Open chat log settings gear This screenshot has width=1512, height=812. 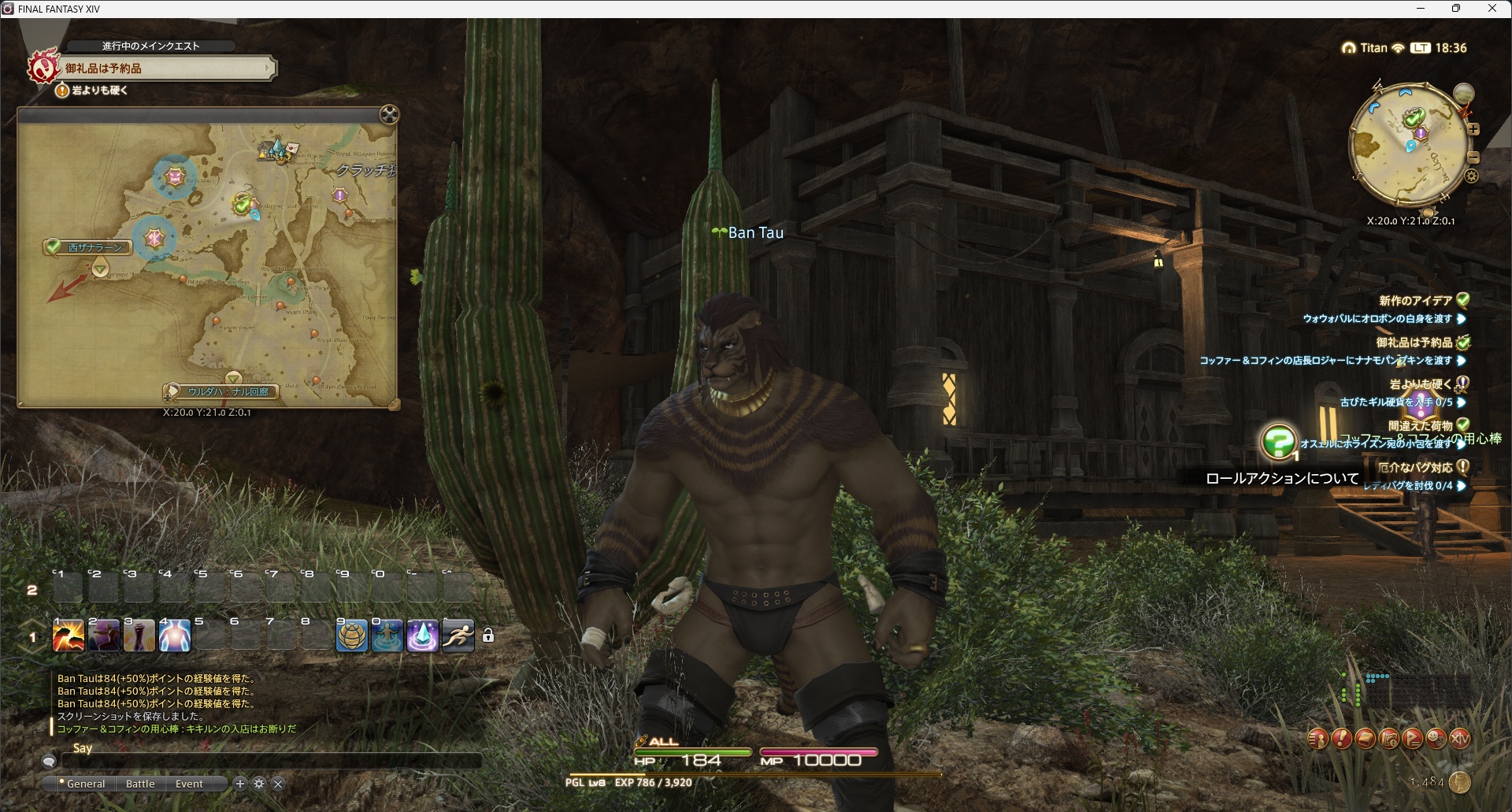[x=259, y=784]
